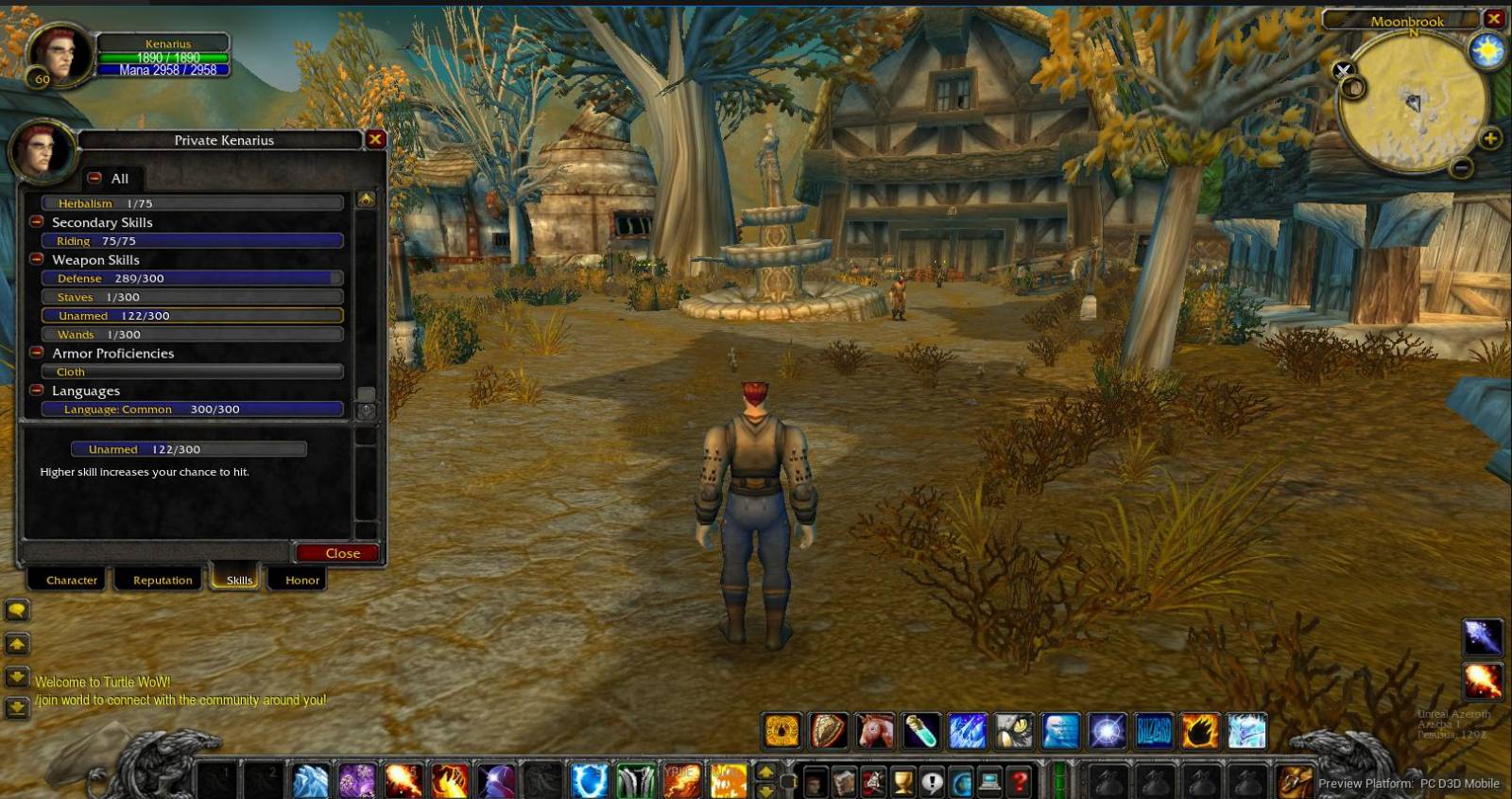Summon your horse mount from the action bar
Screen dimensions: 1512x799
[x=874, y=730]
